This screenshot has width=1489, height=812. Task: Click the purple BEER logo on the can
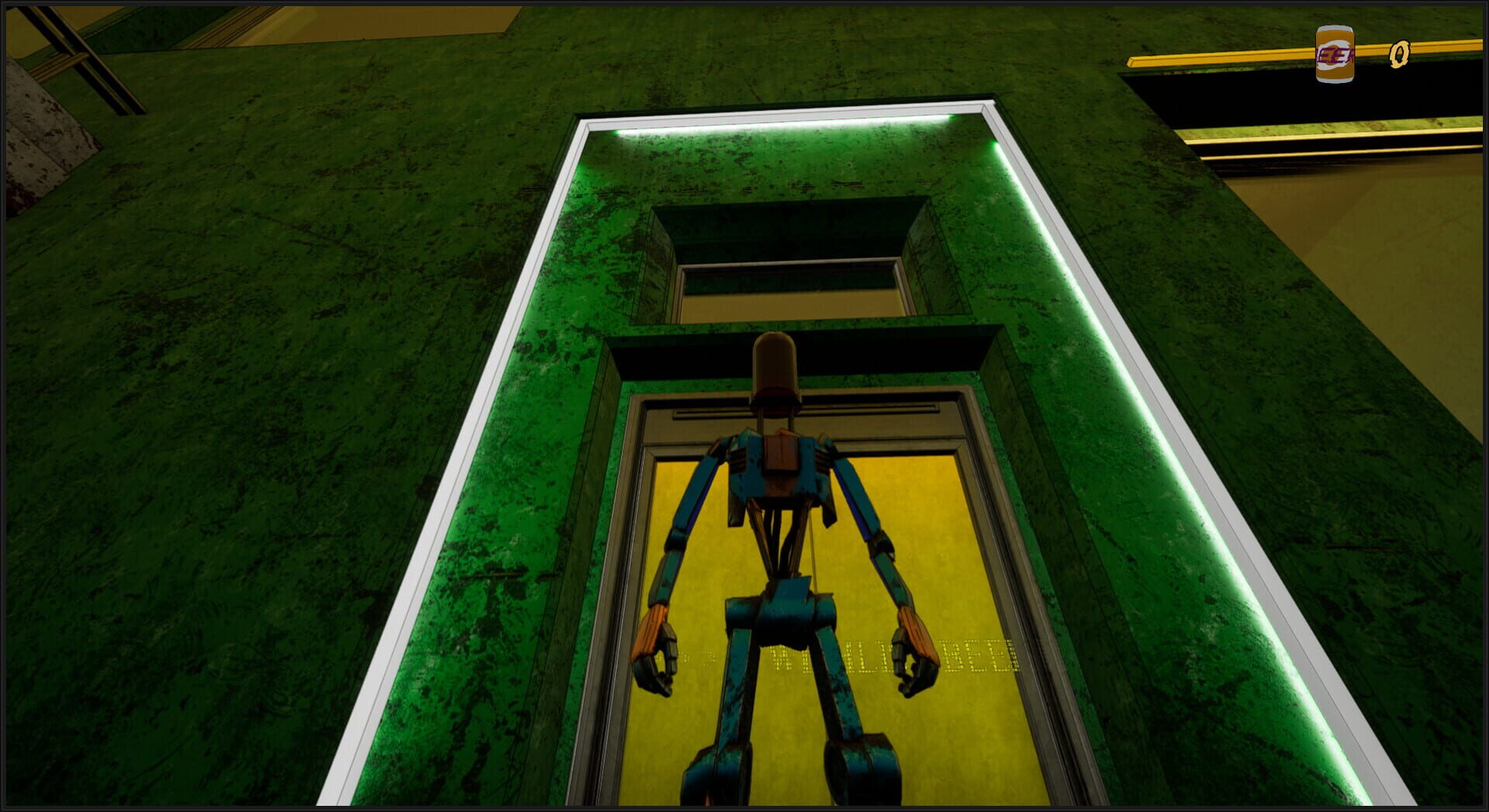(x=1336, y=54)
